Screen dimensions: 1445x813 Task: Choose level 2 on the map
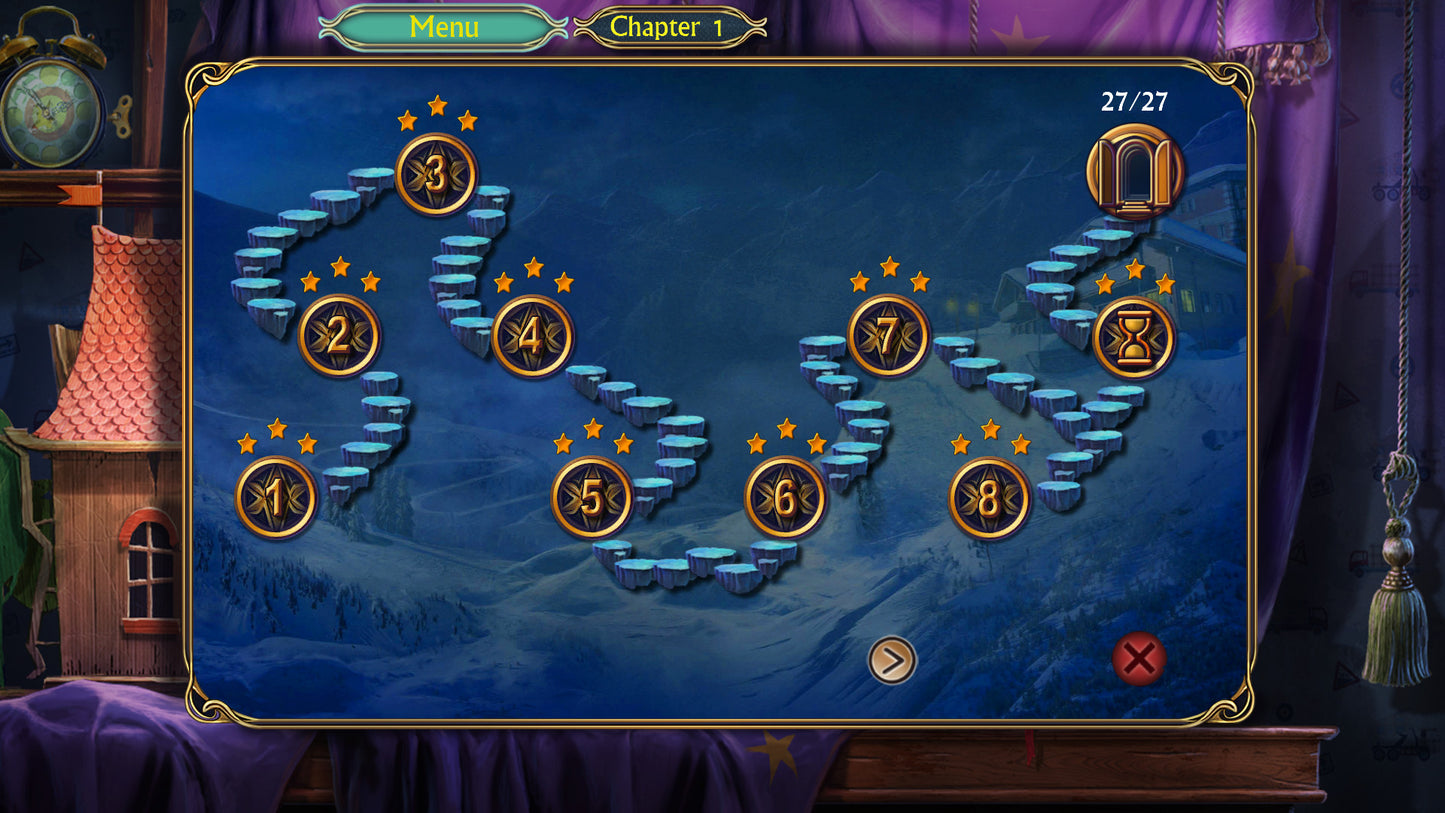339,335
